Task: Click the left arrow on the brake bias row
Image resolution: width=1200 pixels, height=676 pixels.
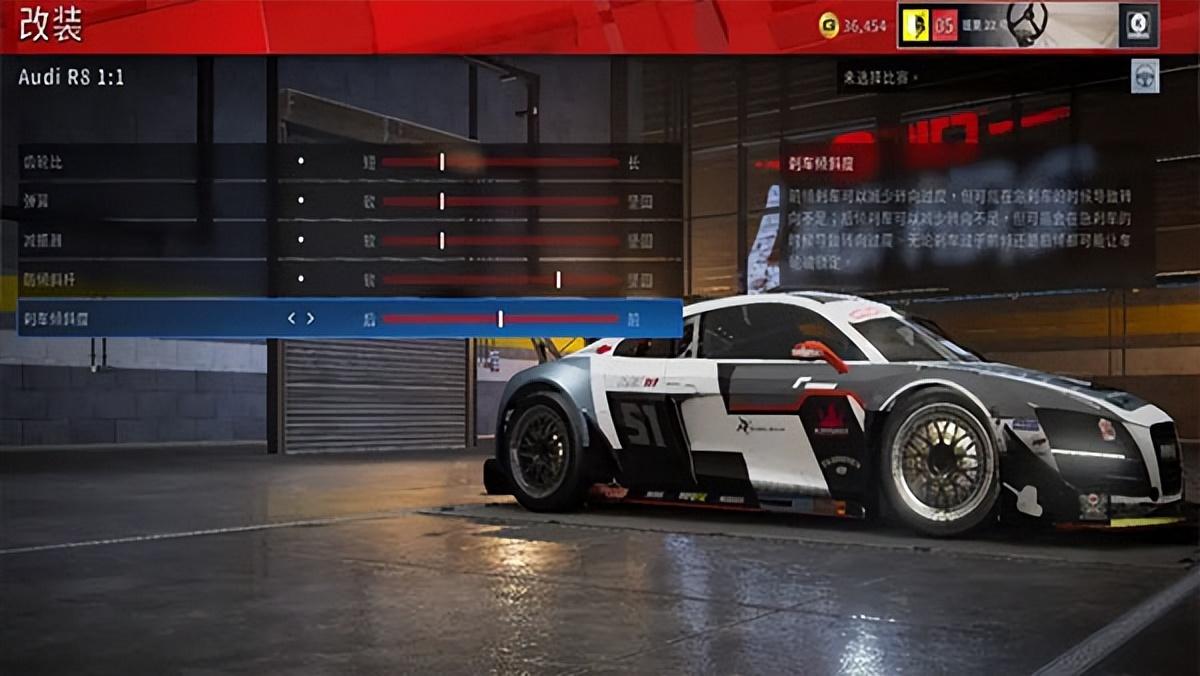Action: [x=292, y=319]
